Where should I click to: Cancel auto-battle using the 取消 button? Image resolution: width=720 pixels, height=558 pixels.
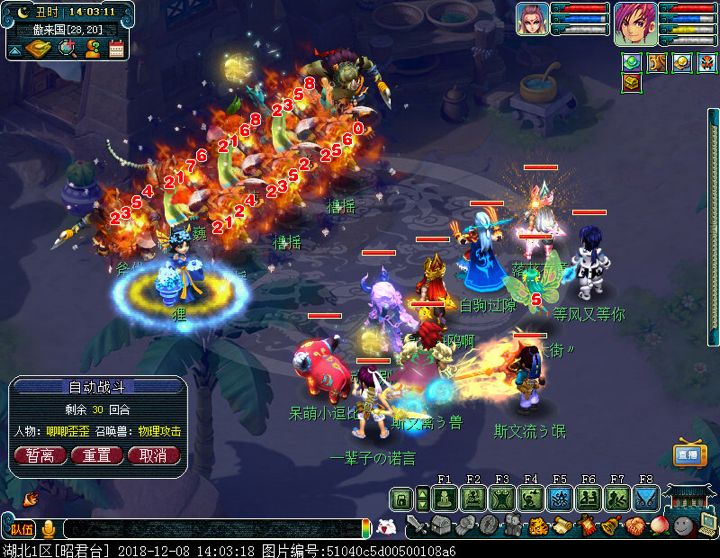coord(153,455)
